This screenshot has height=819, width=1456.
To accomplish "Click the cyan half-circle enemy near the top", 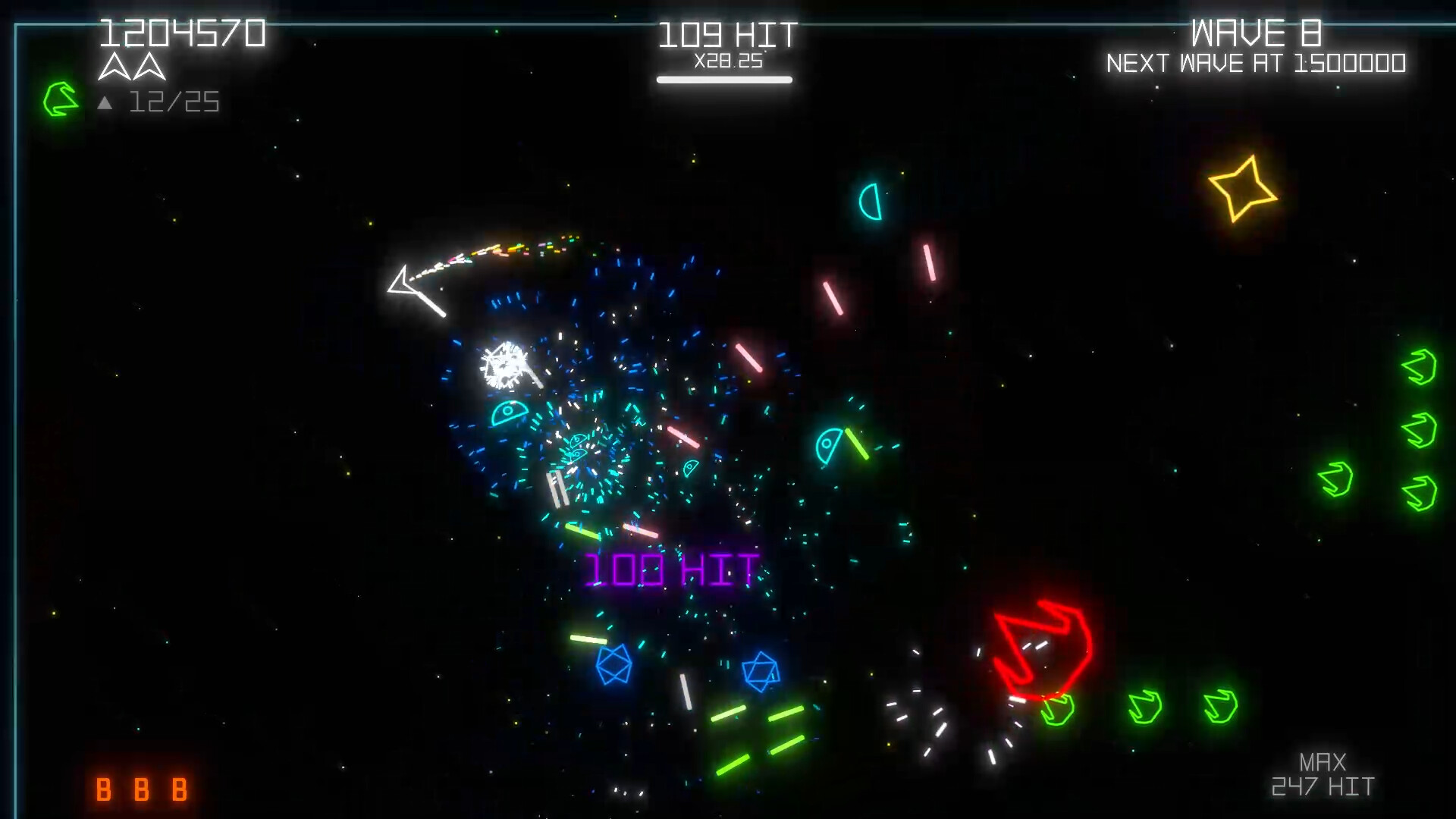I will 871,202.
